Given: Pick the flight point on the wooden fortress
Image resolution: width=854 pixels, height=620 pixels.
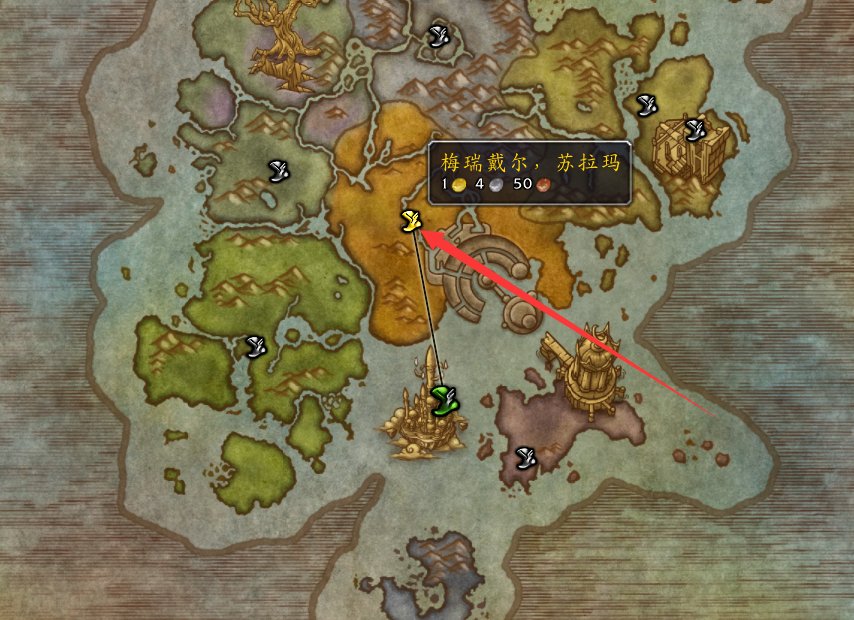Looking at the screenshot, I should pos(695,129).
